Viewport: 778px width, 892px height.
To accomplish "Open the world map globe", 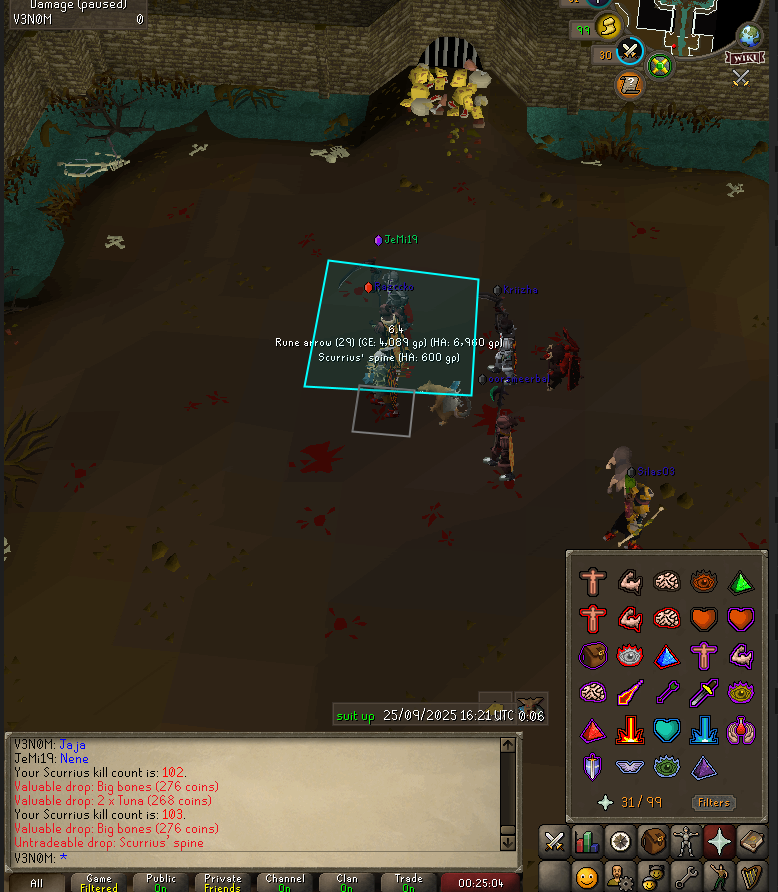I will (748, 36).
